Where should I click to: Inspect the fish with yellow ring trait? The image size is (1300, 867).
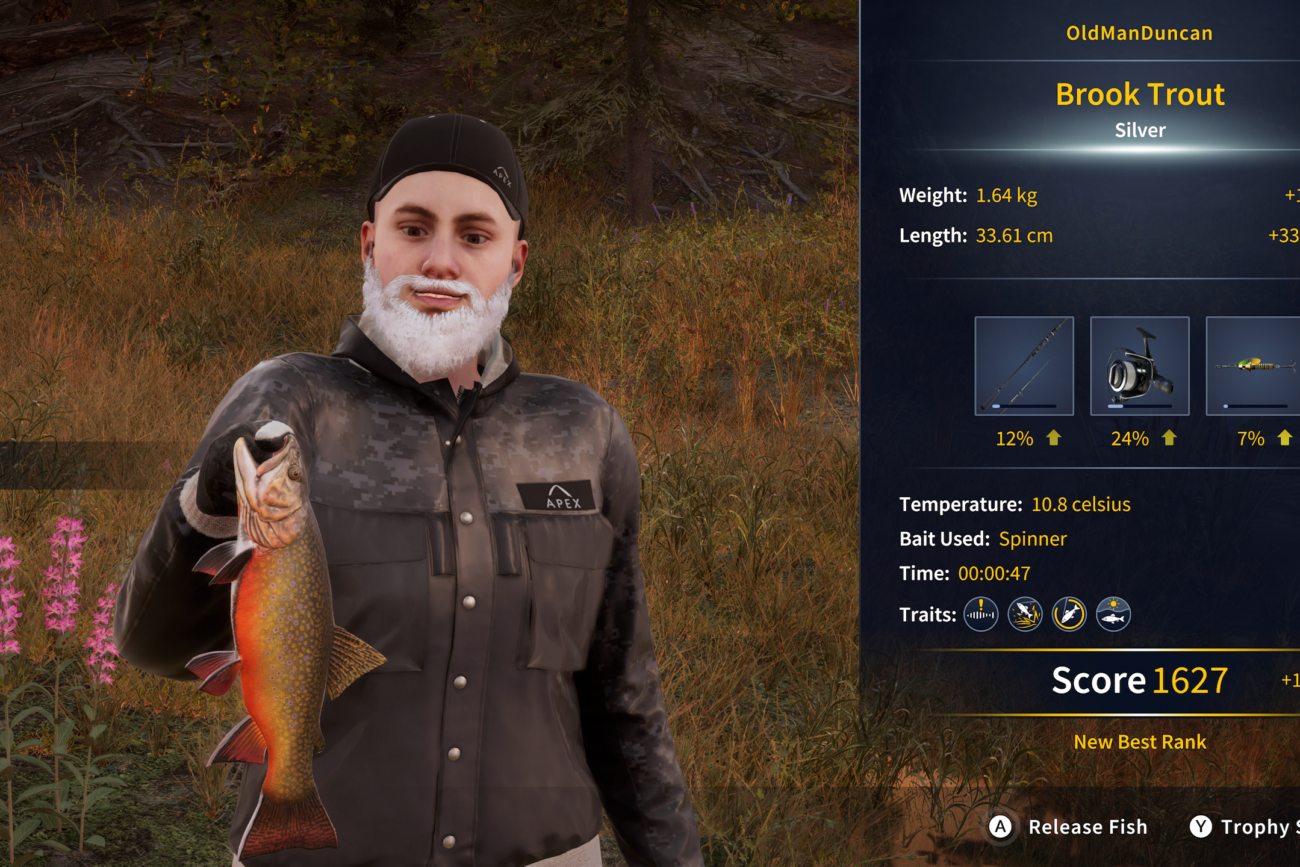pyautogui.click(x=1069, y=614)
